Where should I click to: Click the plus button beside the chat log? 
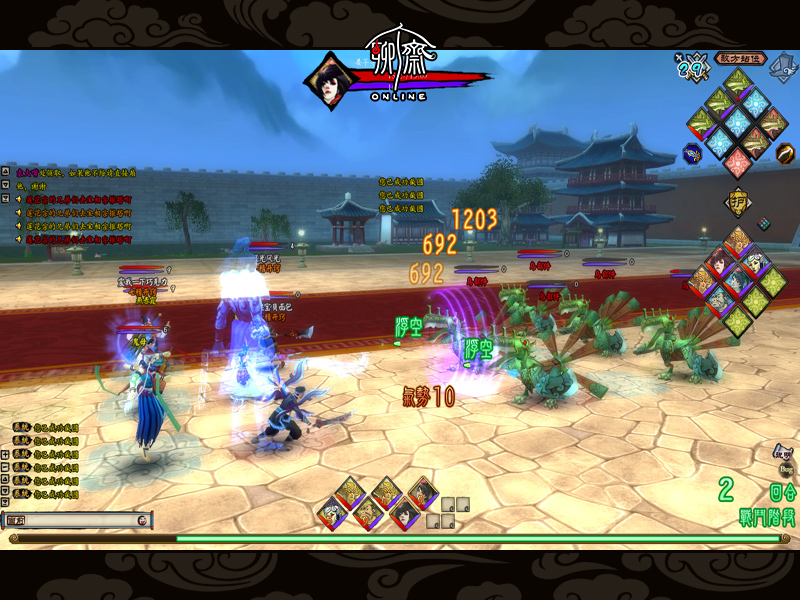click(5, 454)
